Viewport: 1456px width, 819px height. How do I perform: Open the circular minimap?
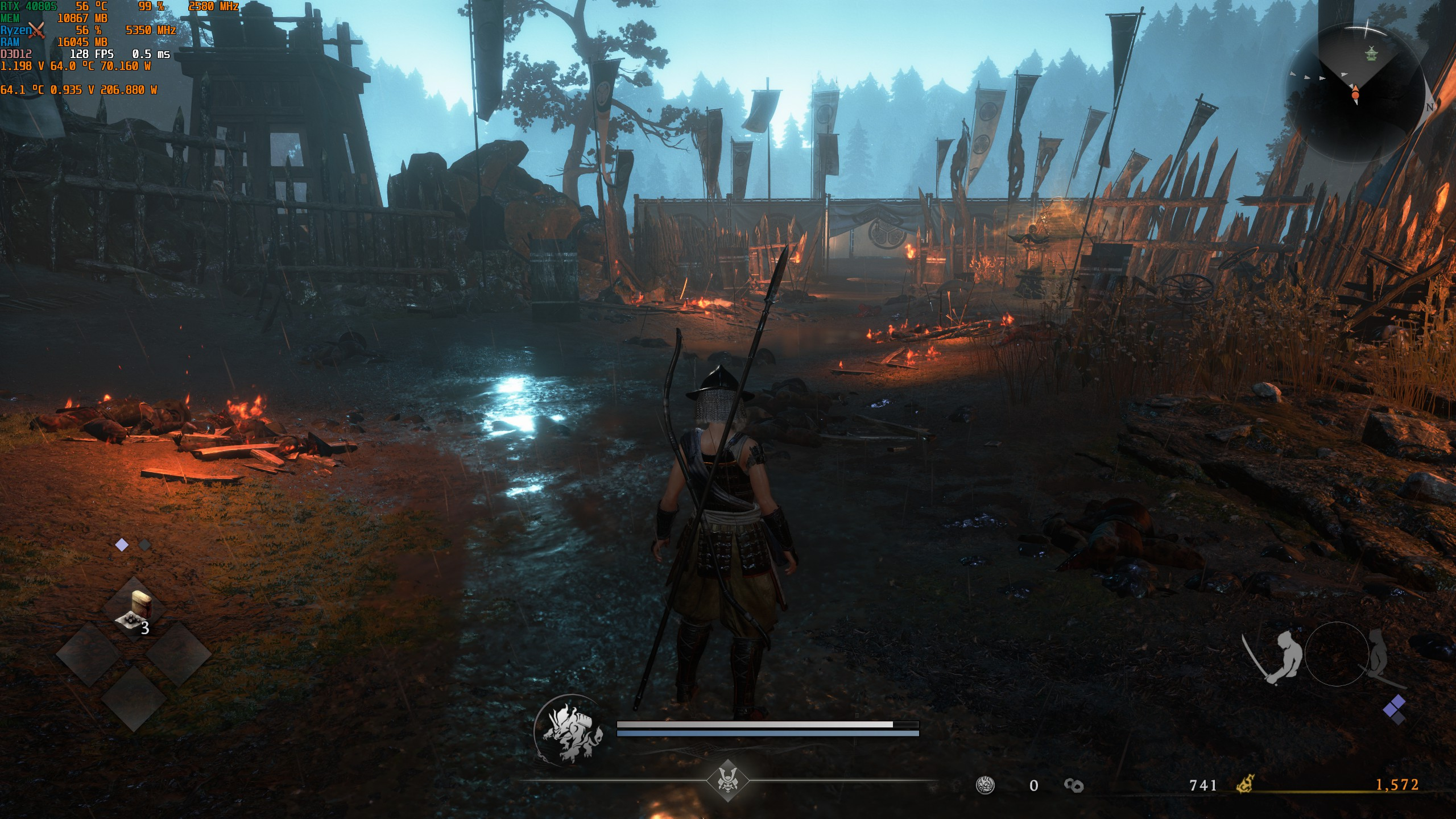1355,94
